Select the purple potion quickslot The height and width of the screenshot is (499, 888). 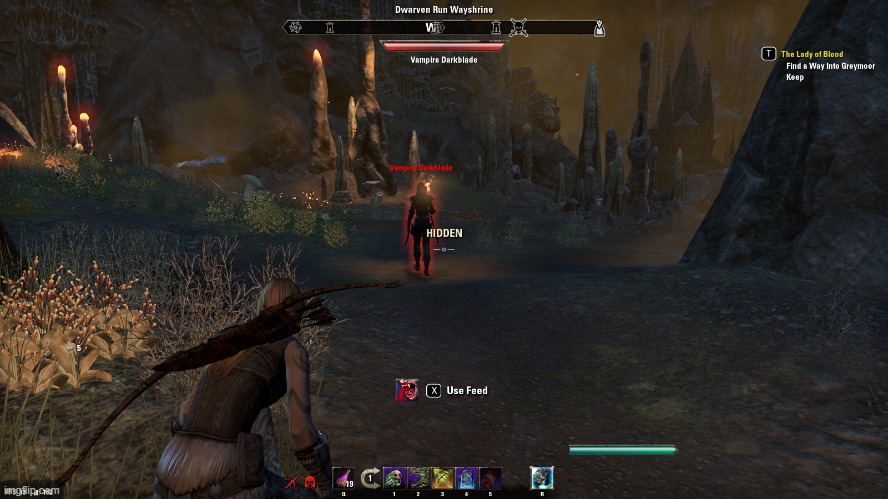[343, 478]
